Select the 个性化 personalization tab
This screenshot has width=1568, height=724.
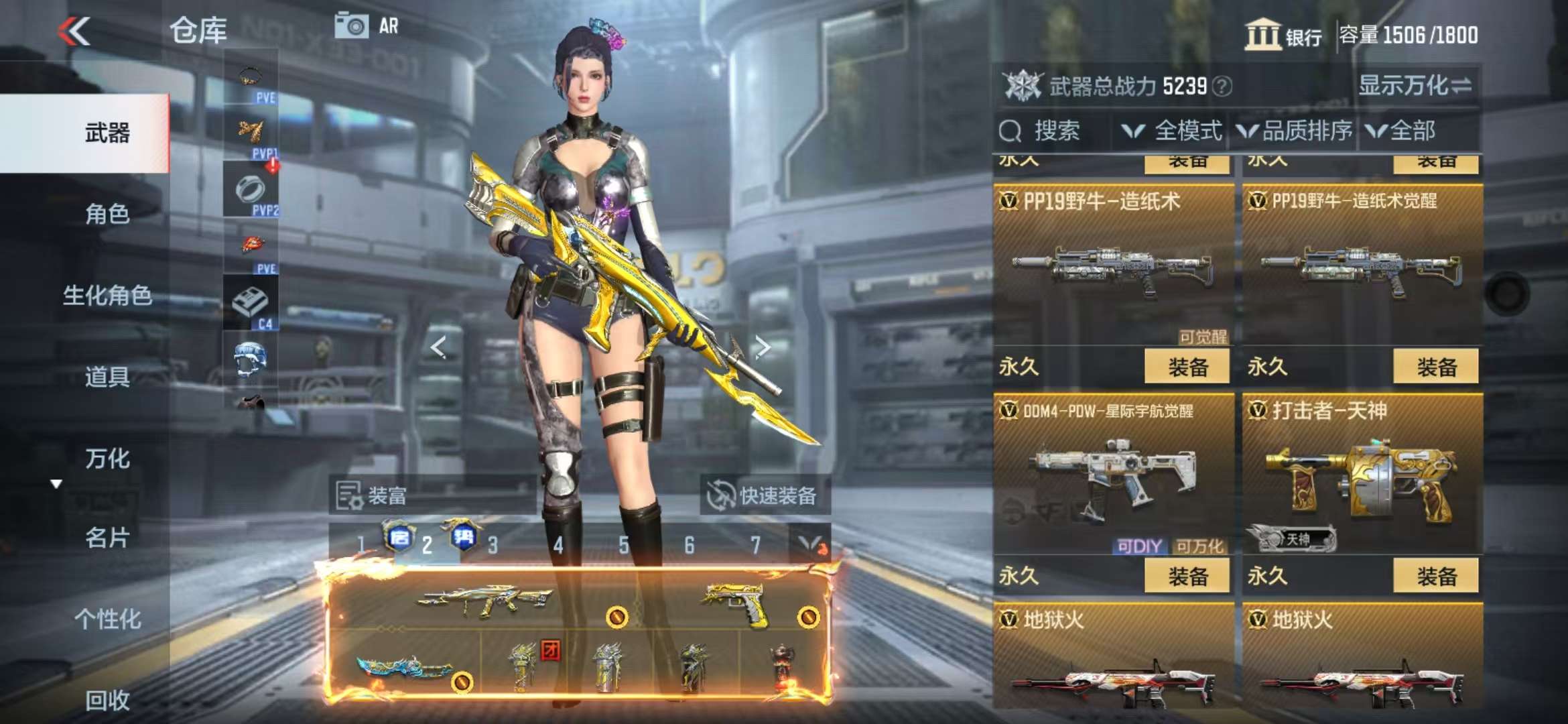[107, 619]
